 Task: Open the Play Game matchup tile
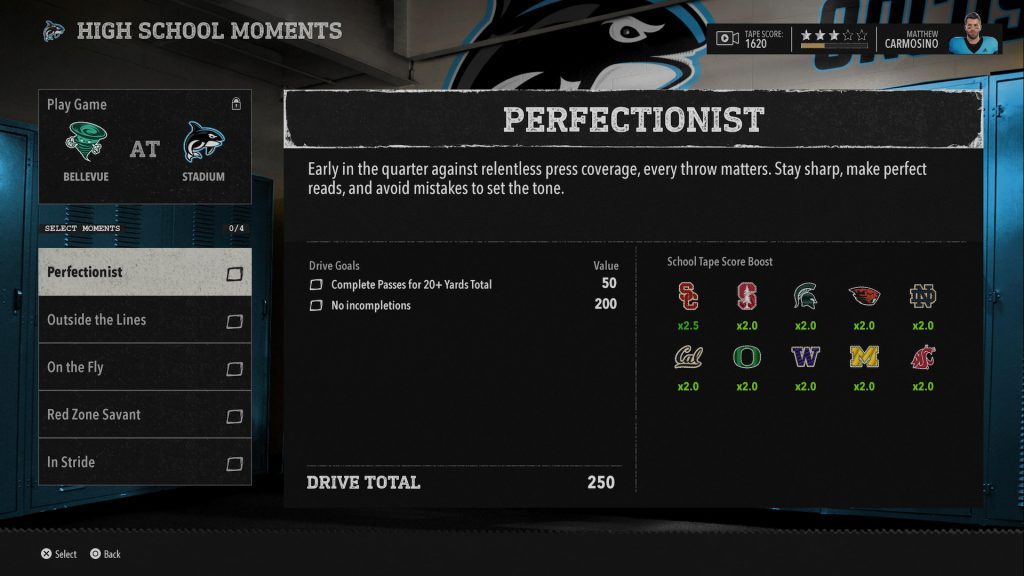click(x=145, y=148)
